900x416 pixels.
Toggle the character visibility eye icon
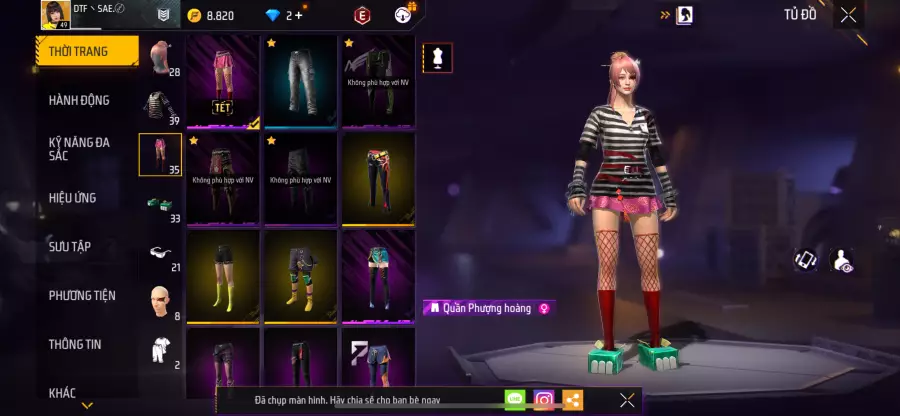tap(842, 260)
